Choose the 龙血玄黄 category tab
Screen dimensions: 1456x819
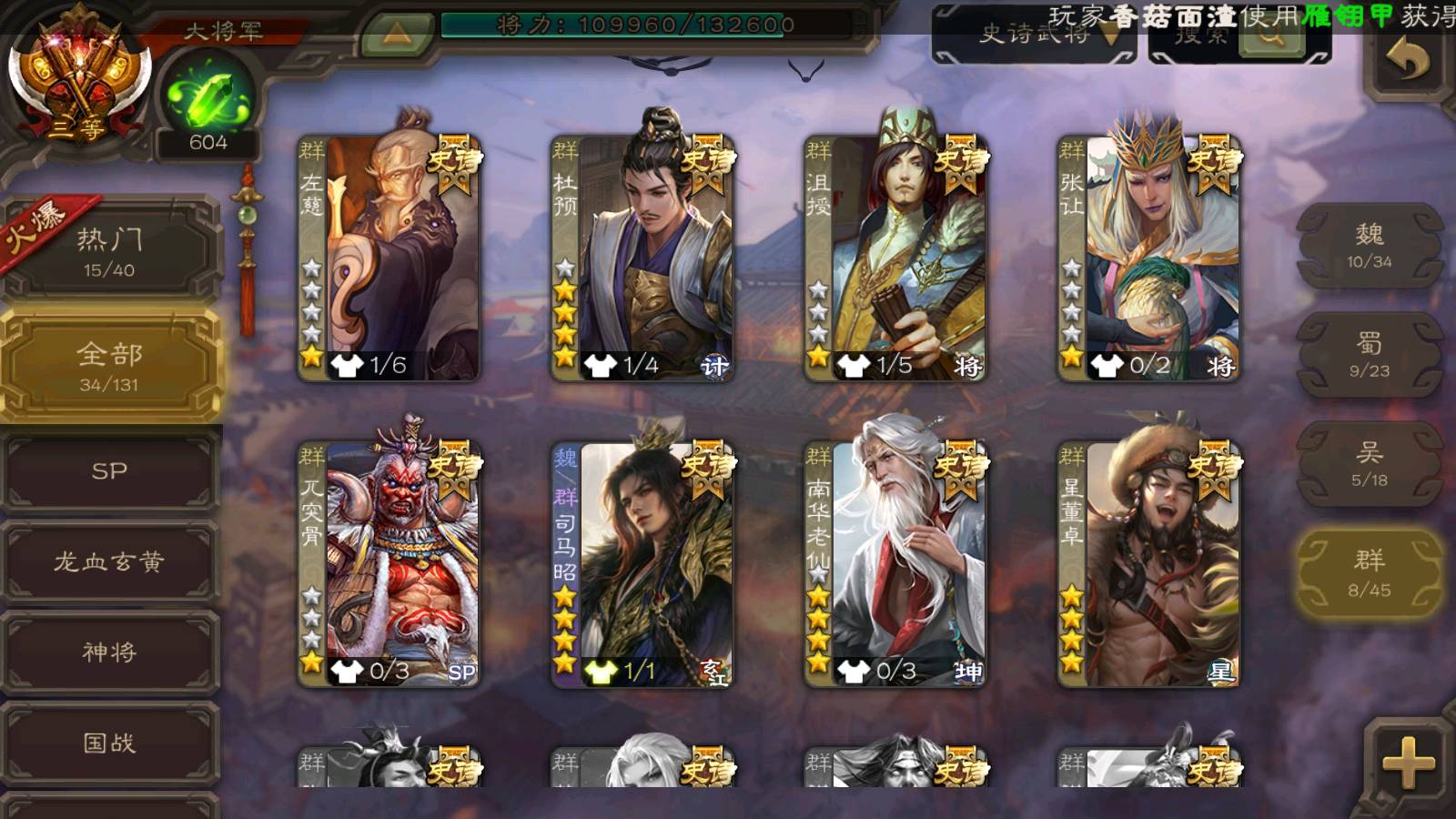109,561
